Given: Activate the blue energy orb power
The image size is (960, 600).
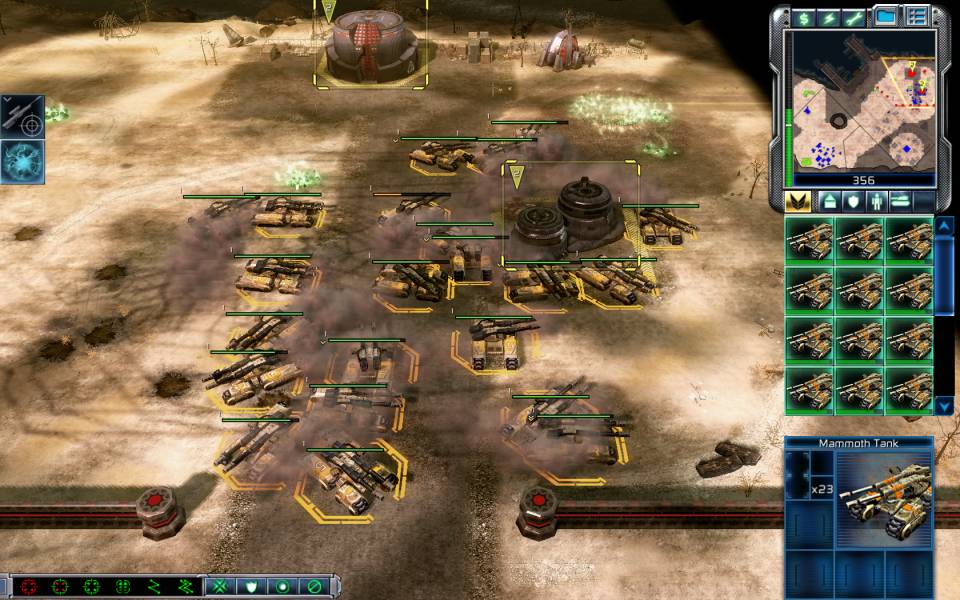Looking at the screenshot, I should pyautogui.click(x=22, y=161).
